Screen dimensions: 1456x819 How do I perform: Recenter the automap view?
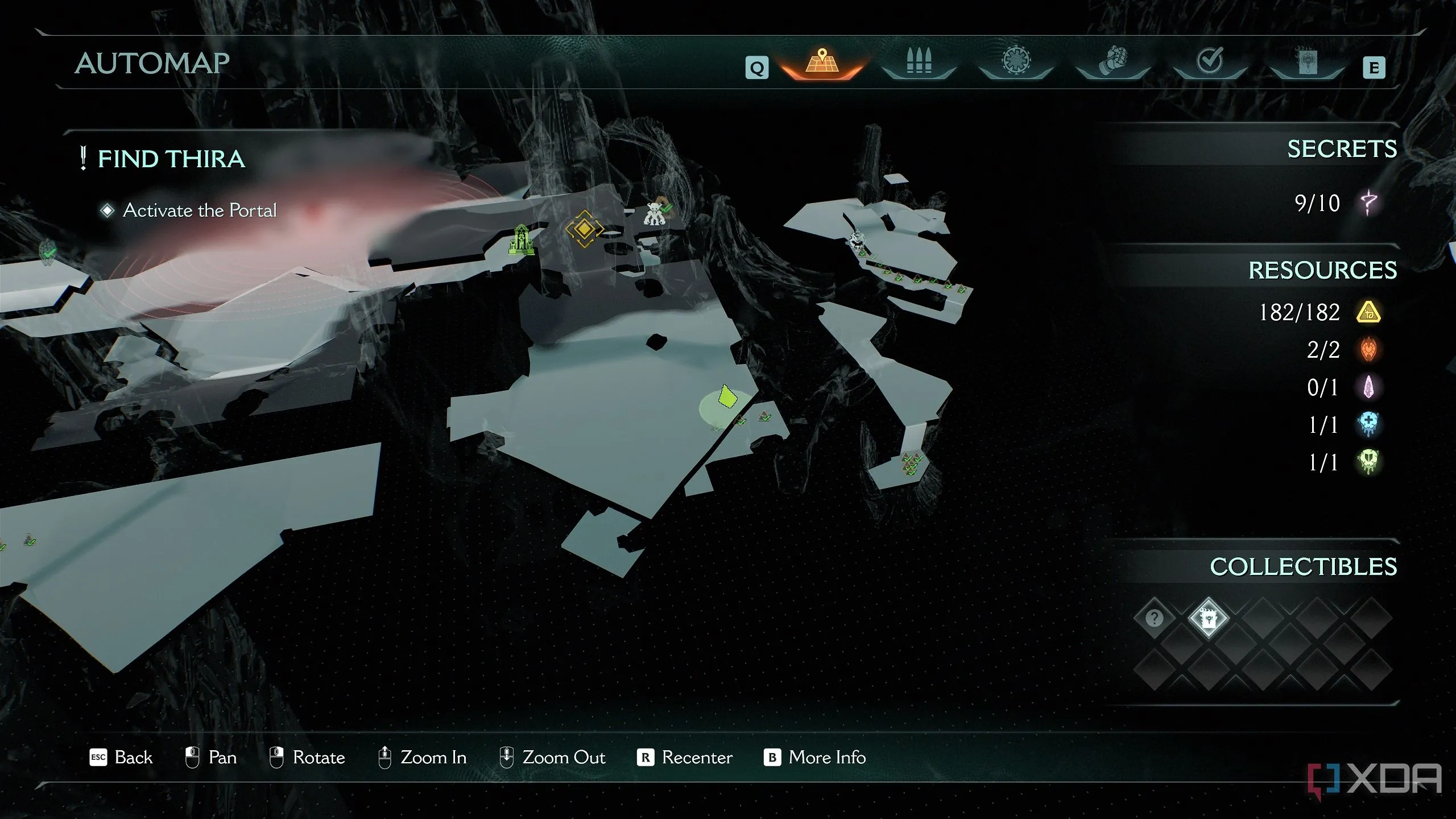pos(685,758)
